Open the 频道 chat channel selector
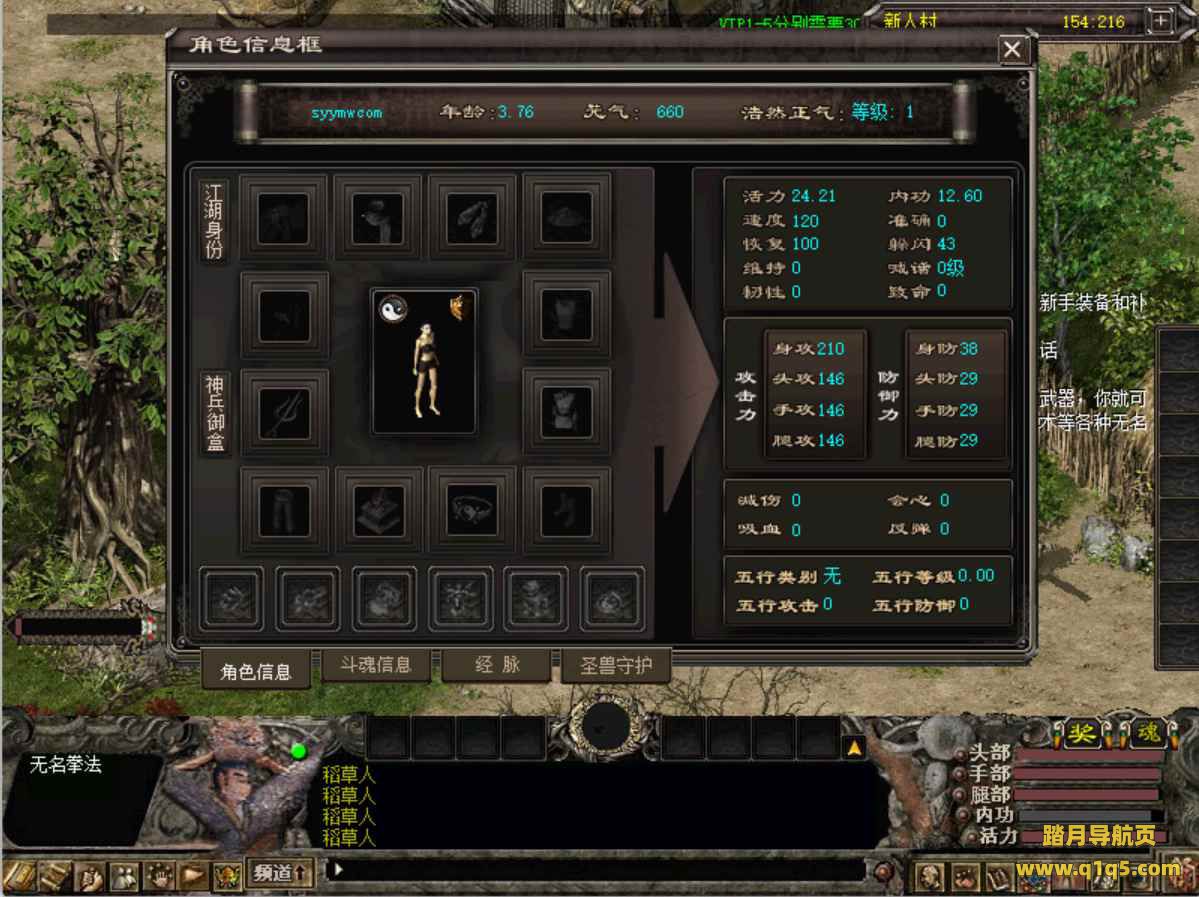 tap(279, 872)
